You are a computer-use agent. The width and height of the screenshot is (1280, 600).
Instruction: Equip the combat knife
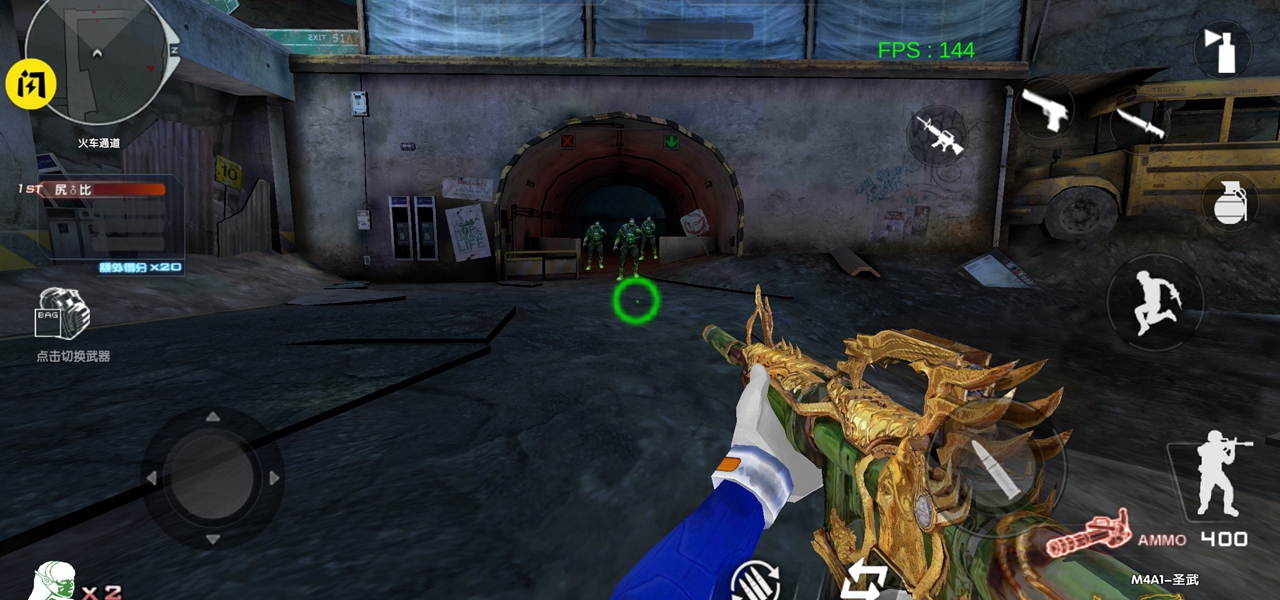click(1140, 122)
